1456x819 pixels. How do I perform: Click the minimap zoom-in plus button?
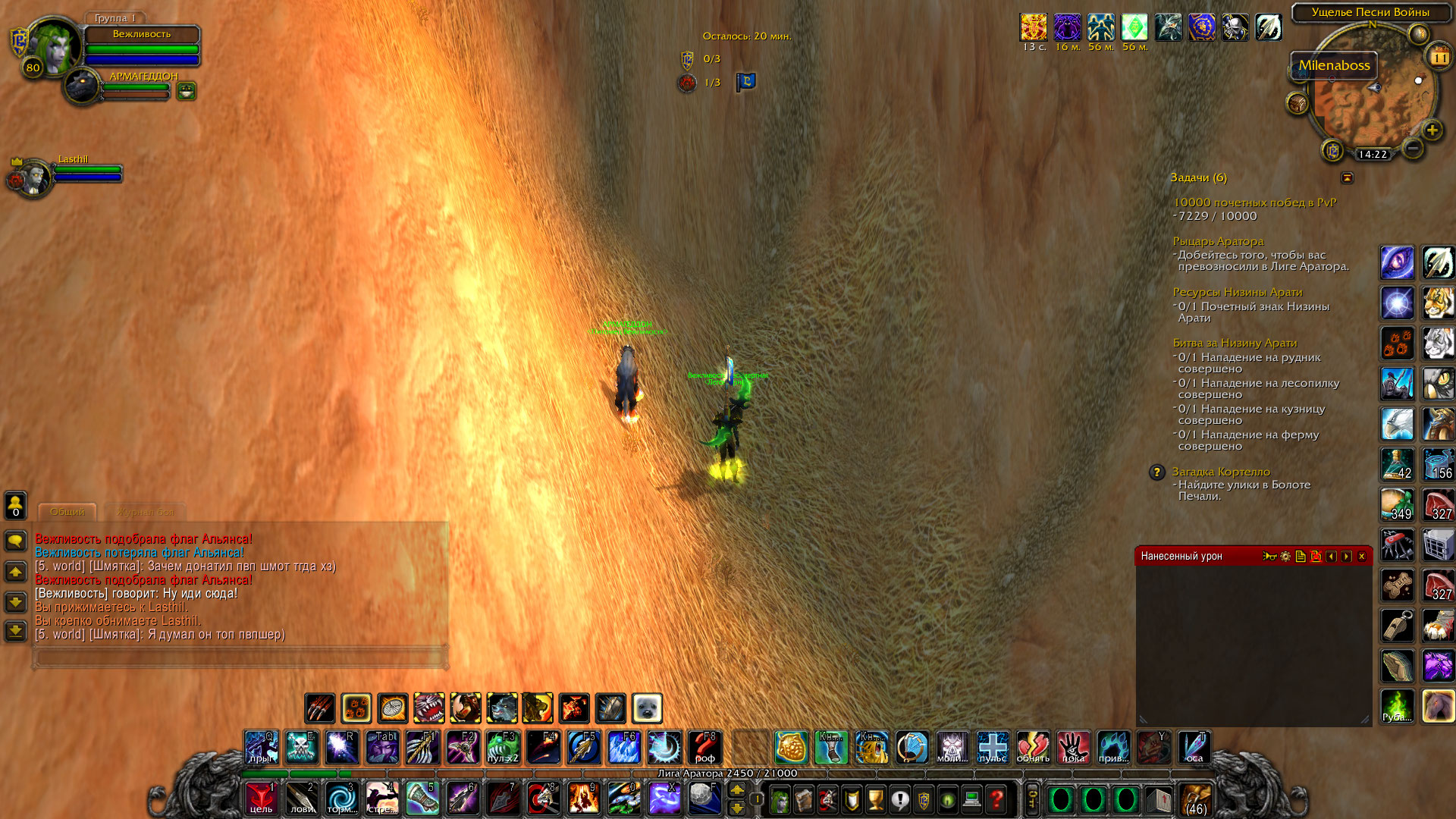tap(1432, 130)
